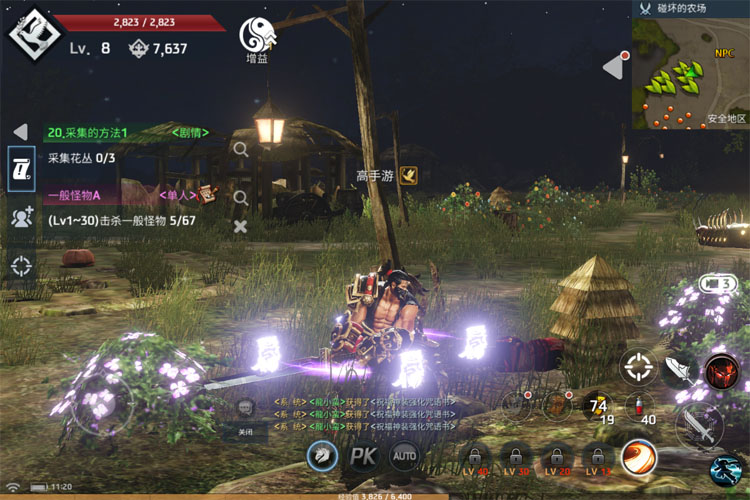Activate the orange whirlwind slash skill
The image size is (750, 500).
639,457
